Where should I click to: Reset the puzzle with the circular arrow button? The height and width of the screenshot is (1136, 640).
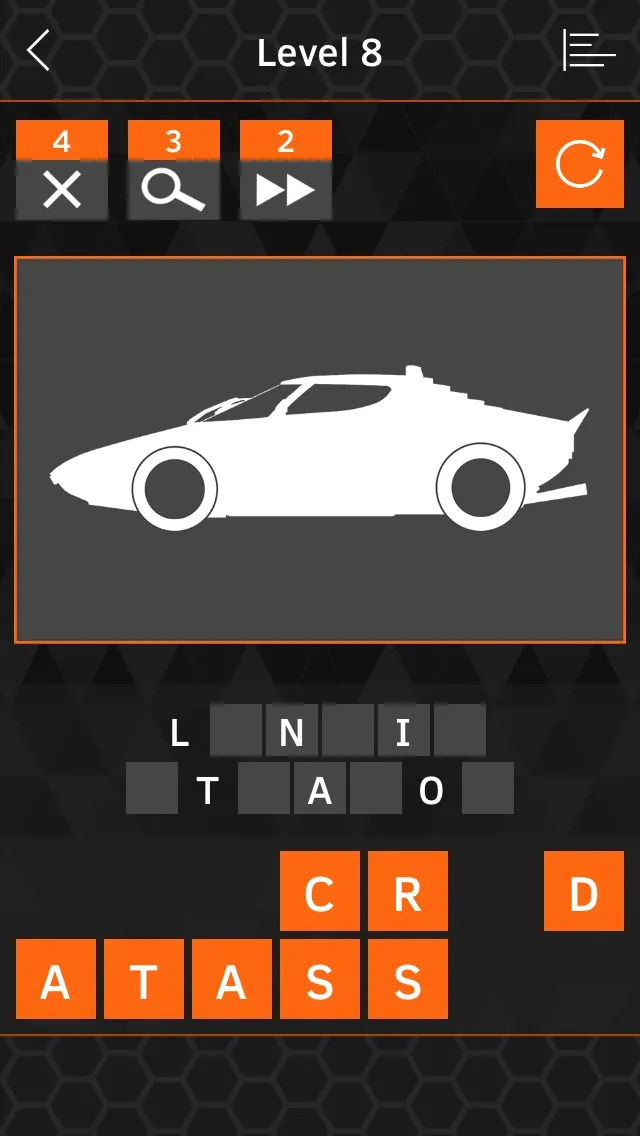click(x=580, y=164)
